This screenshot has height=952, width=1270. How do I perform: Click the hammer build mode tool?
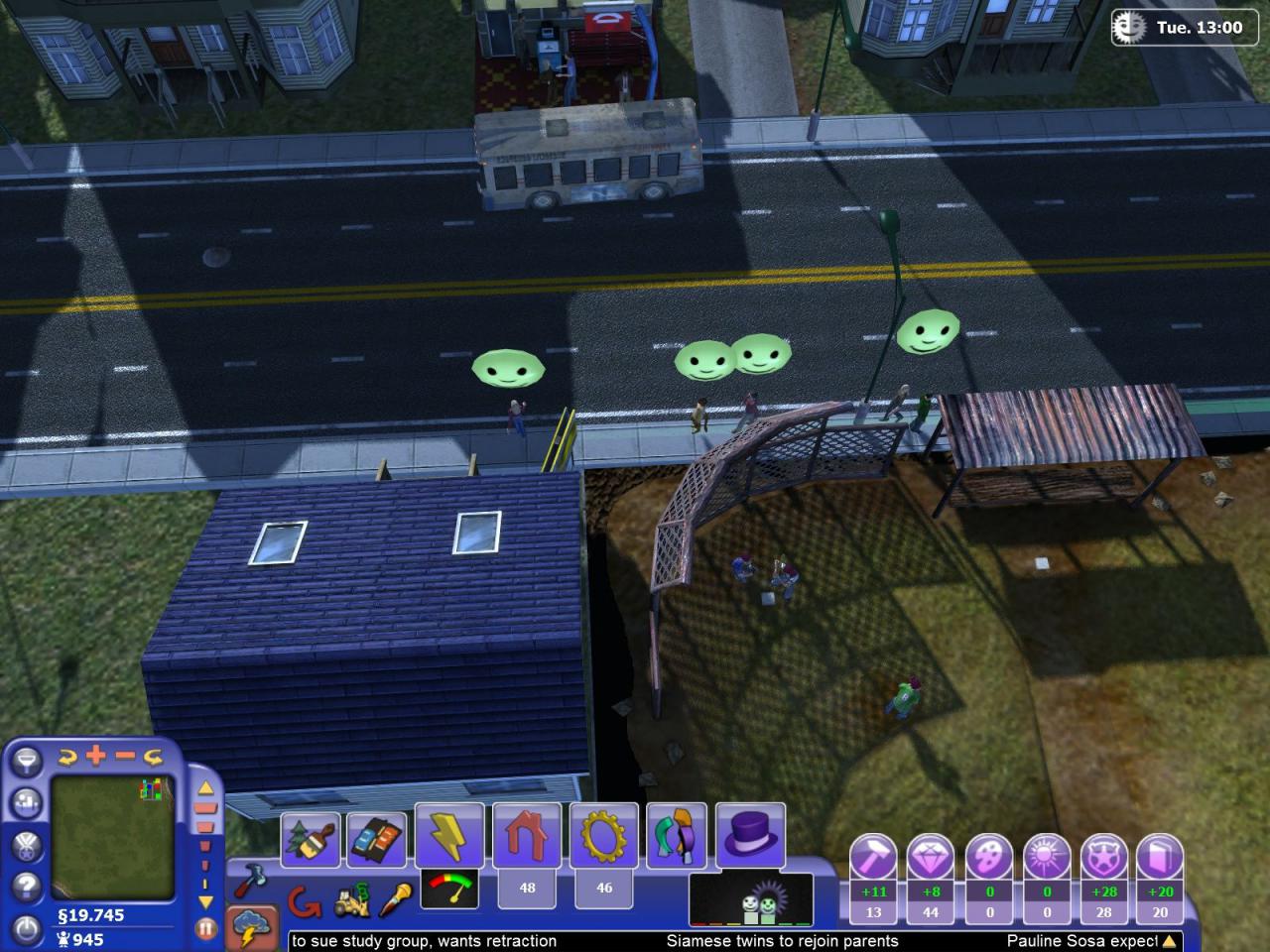248,879
